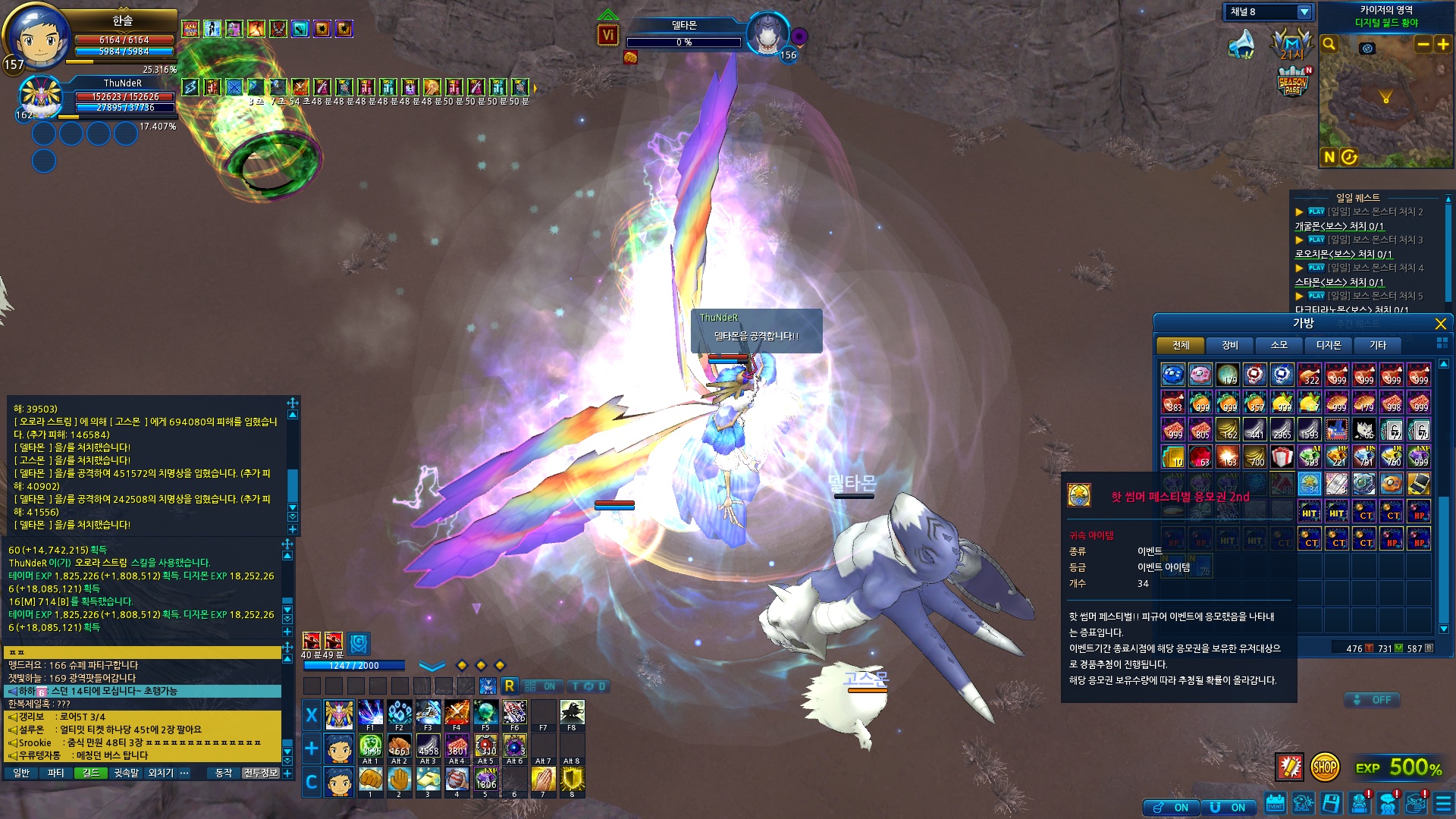Screen dimensions: 1456x819
Task: Switch chat to the 파티 tab
Action: [x=55, y=773]
